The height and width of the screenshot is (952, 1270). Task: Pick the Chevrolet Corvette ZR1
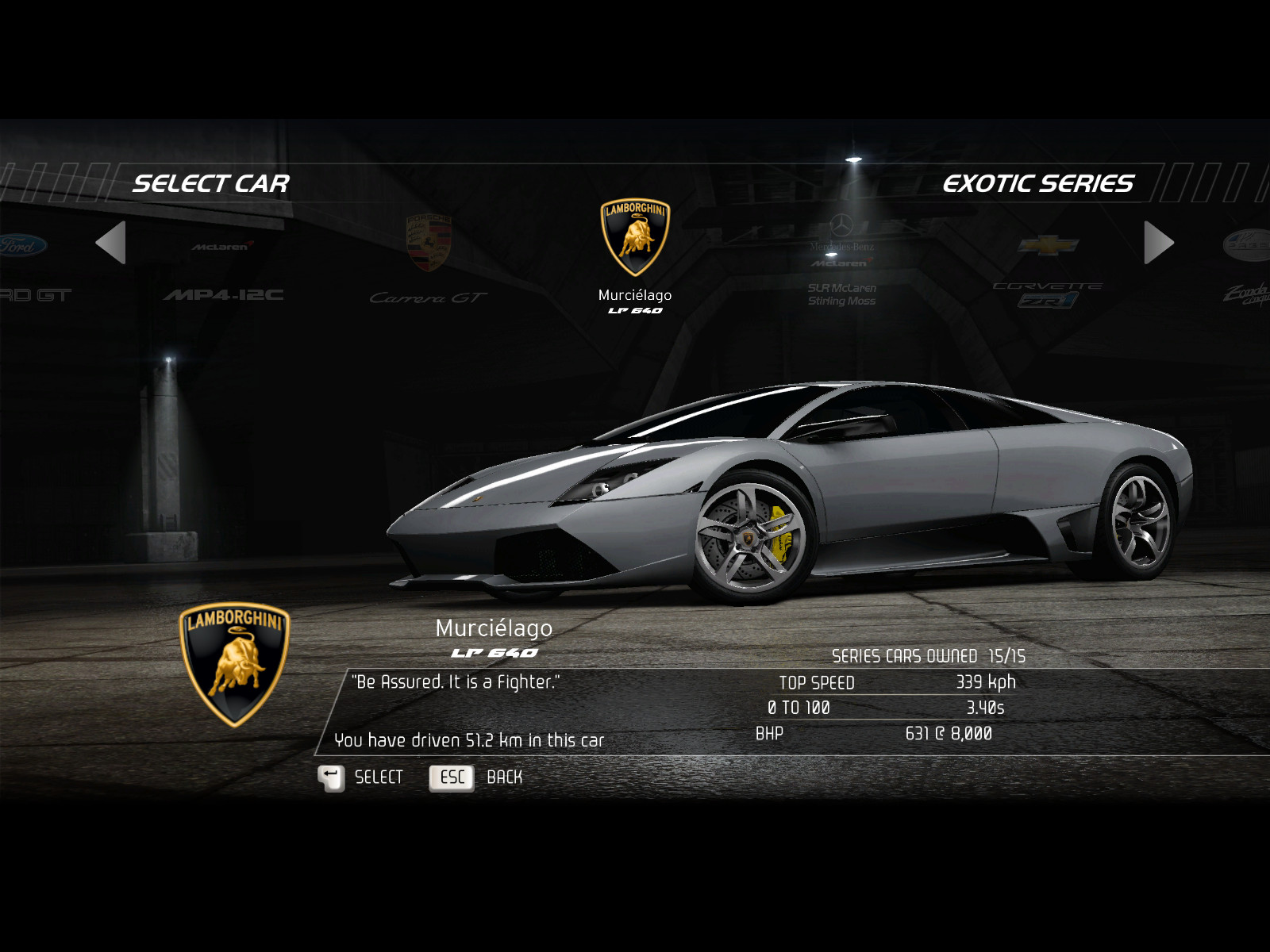(x=1048, y=270)
